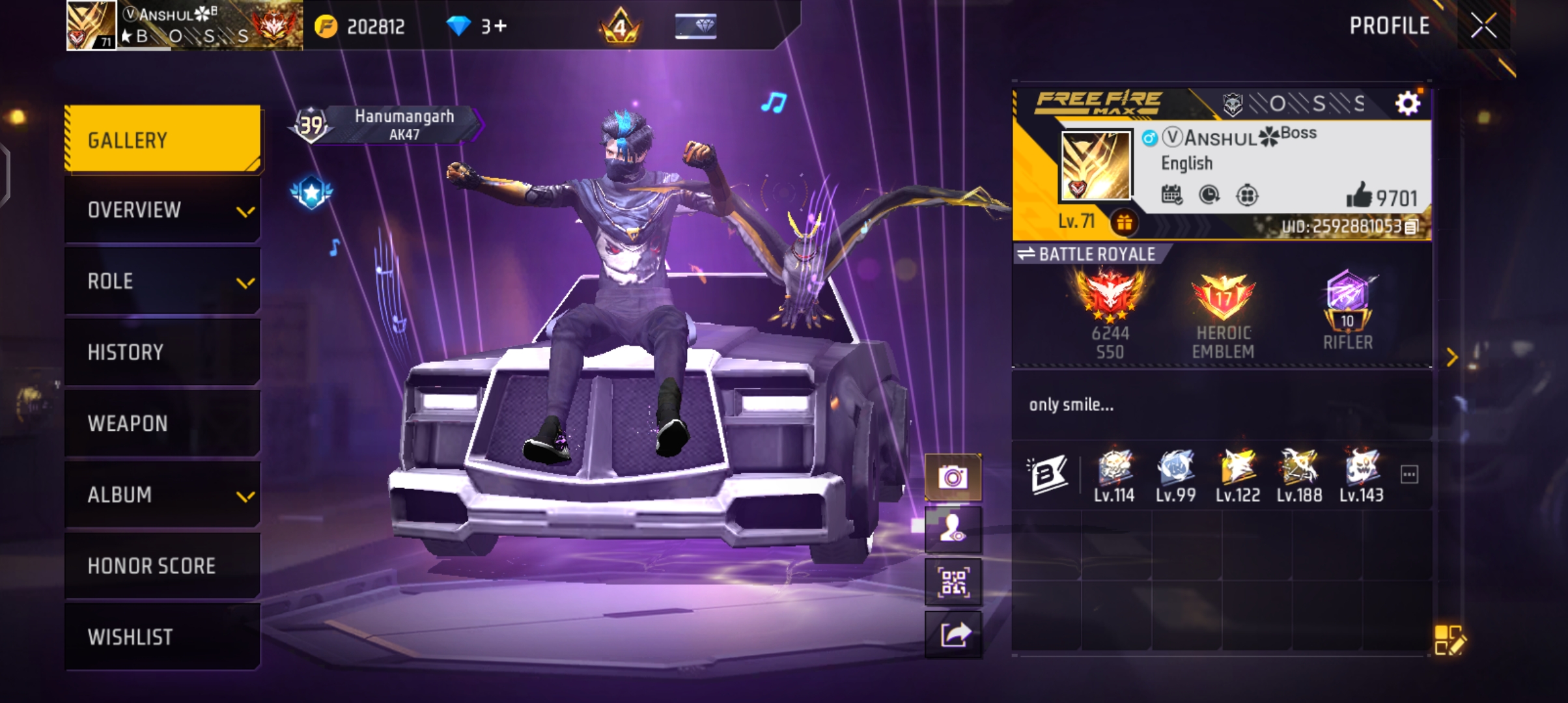Close the Profile screen
This screenshot has width=1568, height=703.
click(x=1483, y=26)
